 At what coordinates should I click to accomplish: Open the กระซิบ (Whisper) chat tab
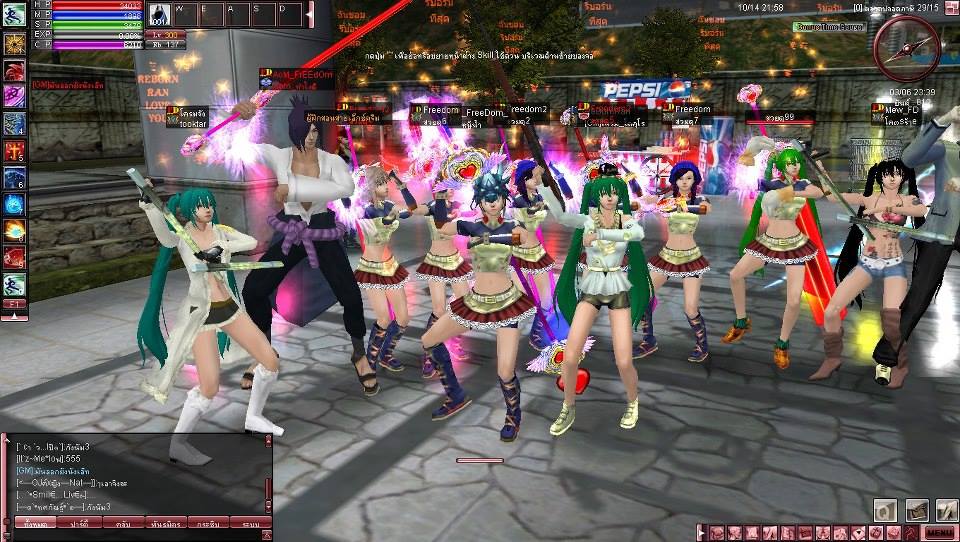click(208, 522)
